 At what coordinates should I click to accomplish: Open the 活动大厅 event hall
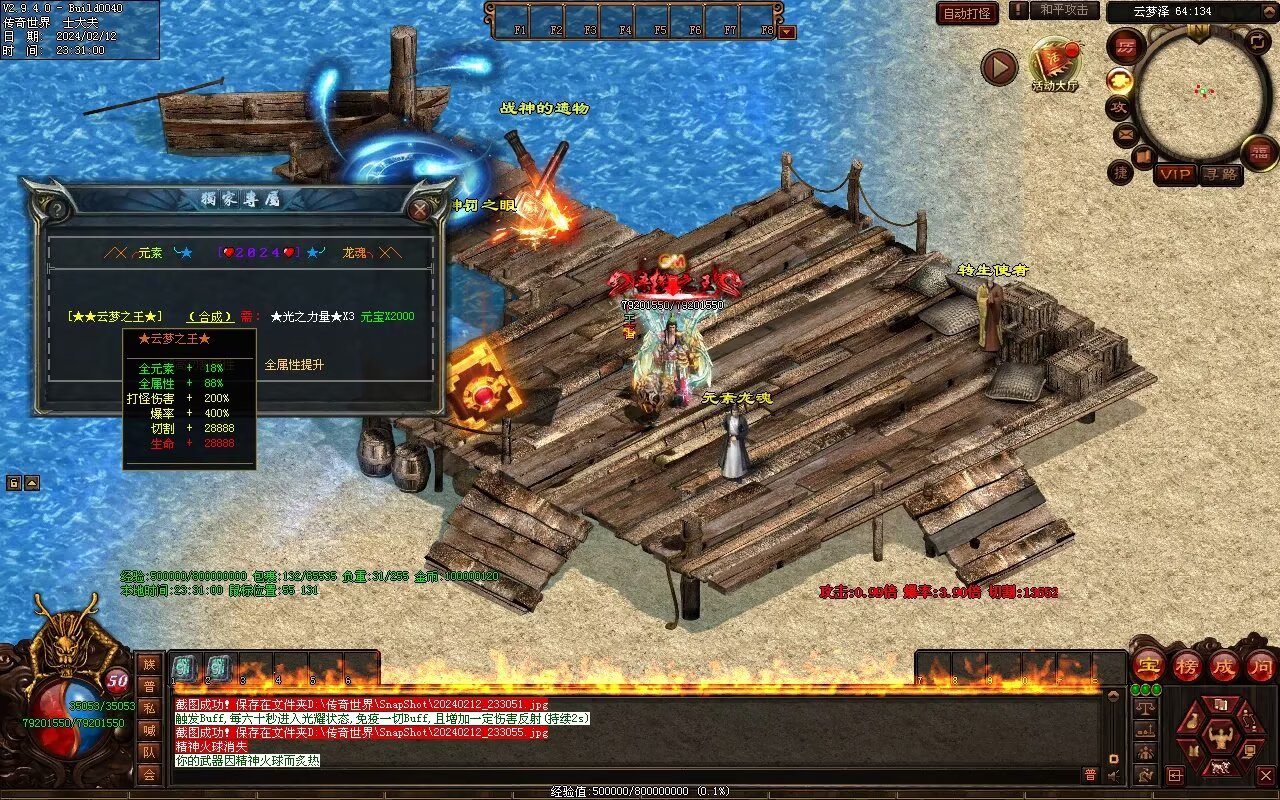click(1055, 63)
